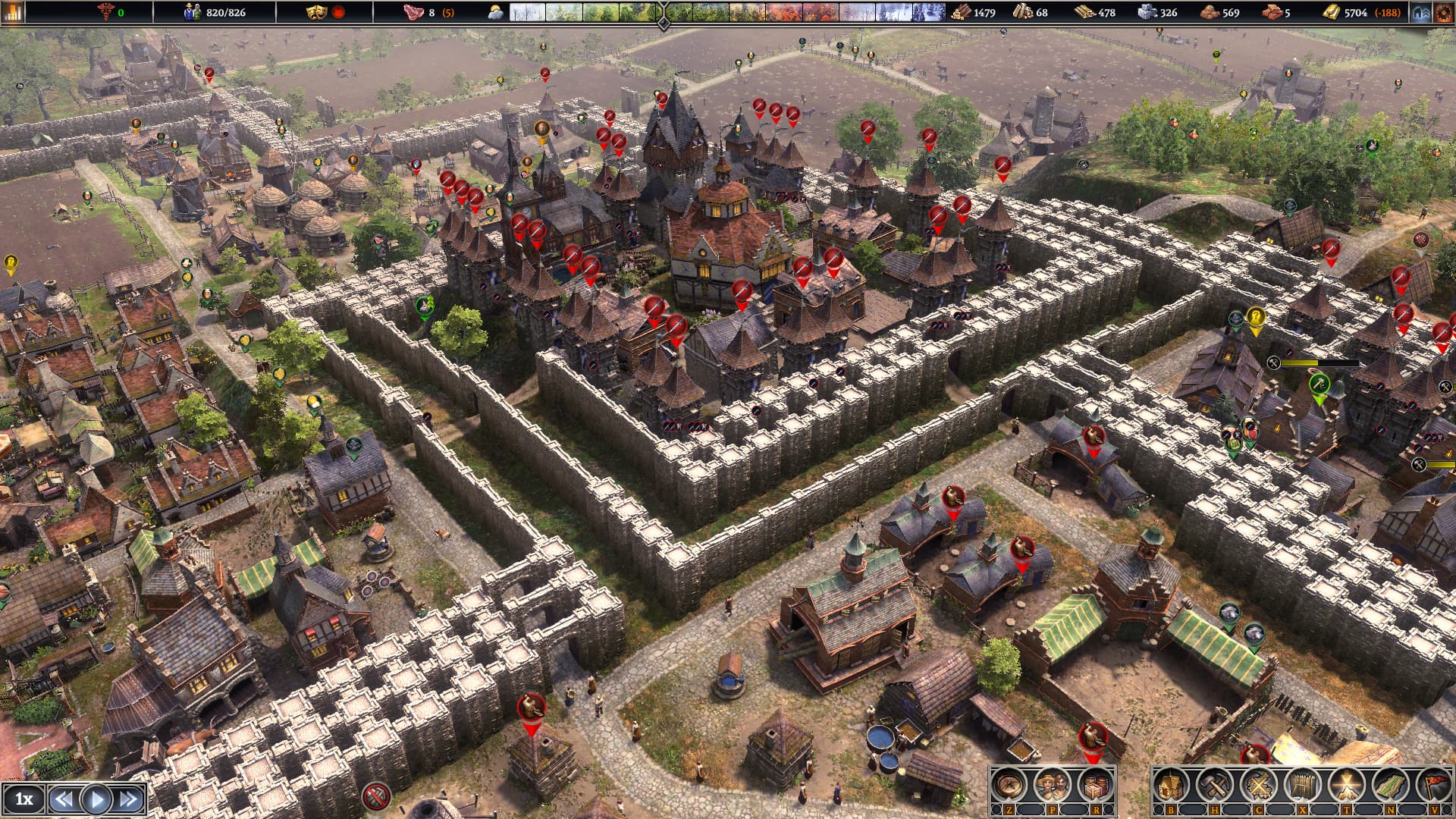Viewport: 1456px width, 819px height.
Task: Open the crates and barrels resources panel
Action: [1094, 786]
